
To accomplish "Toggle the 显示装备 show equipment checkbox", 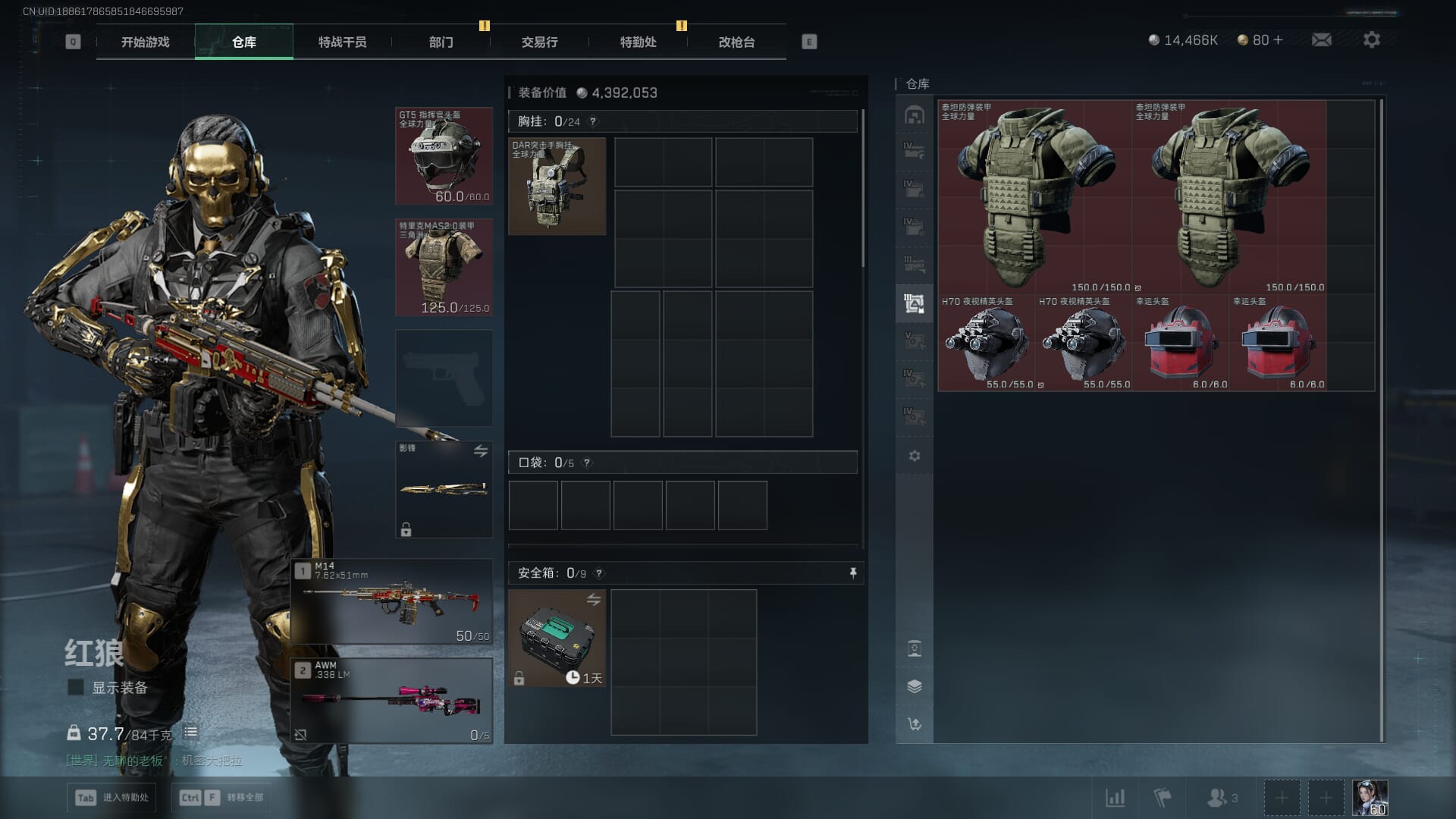I will (76, 688).
